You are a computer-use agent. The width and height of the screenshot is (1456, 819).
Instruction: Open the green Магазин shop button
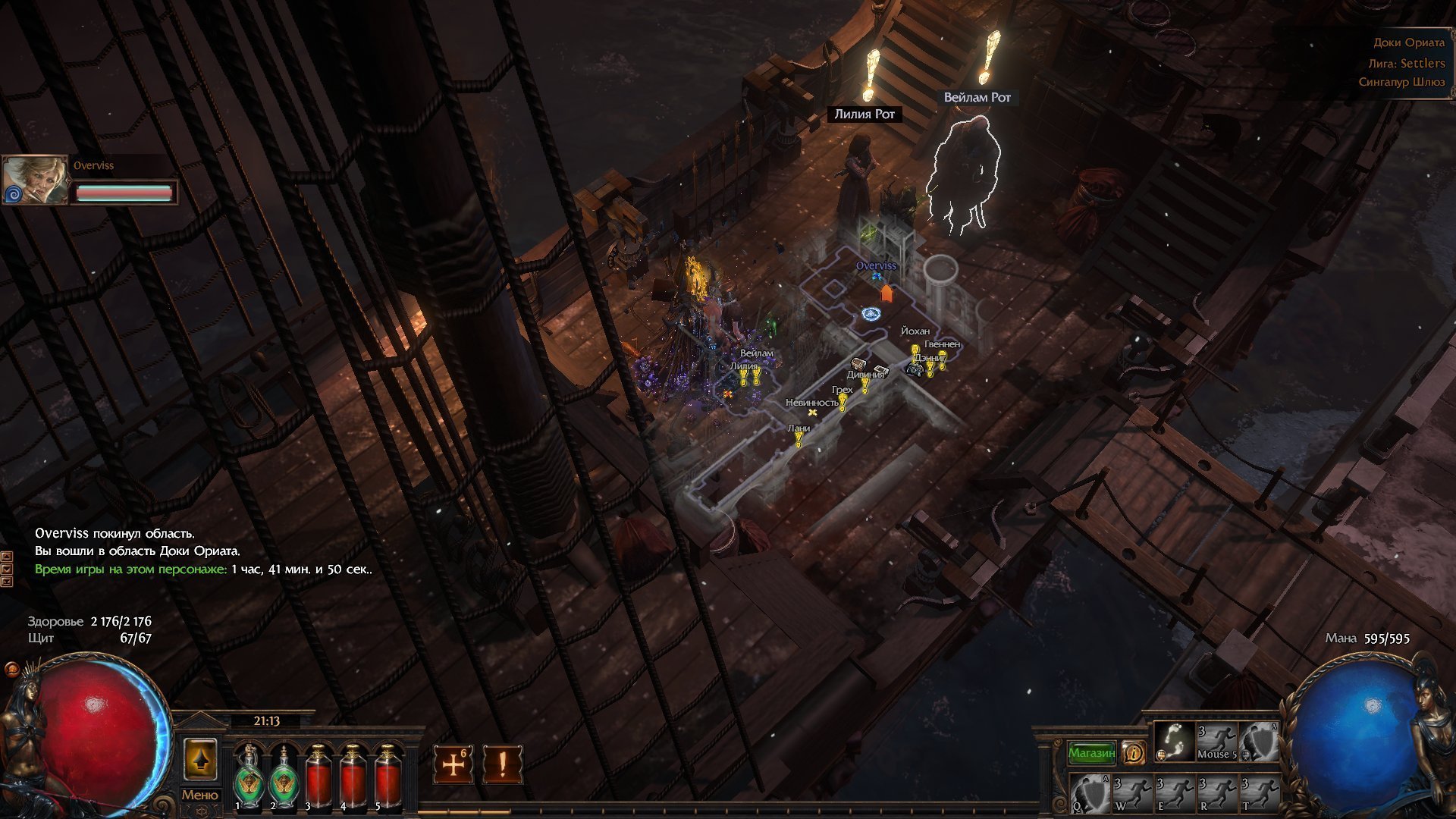(x=1091, y=752)
